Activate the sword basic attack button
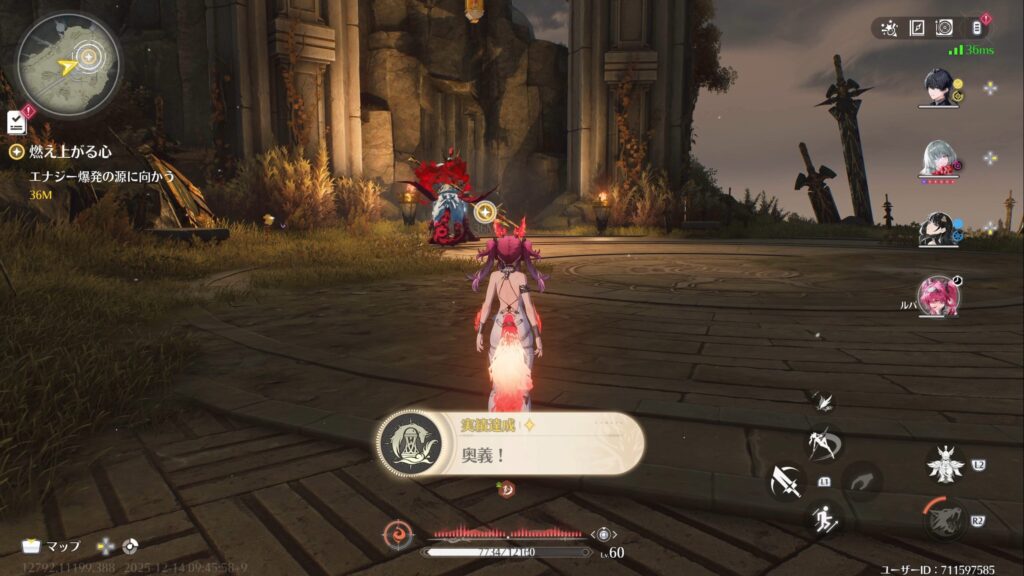 (786, 481)
